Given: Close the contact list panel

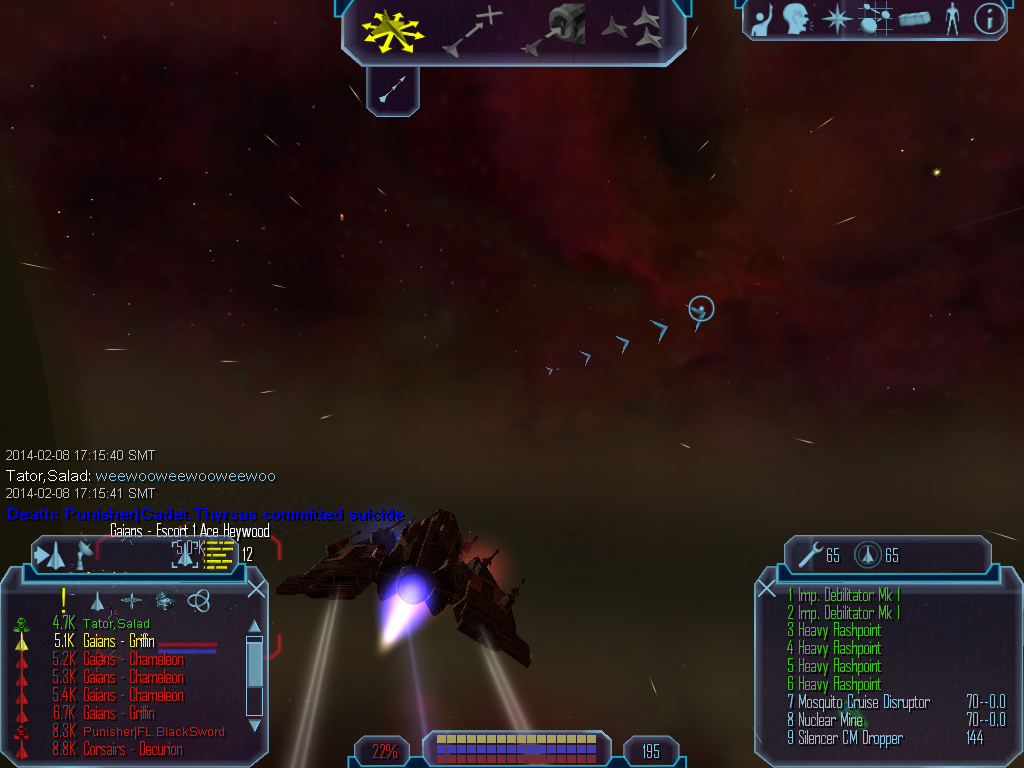Looking at the screenshot, I should click(256, 589).
